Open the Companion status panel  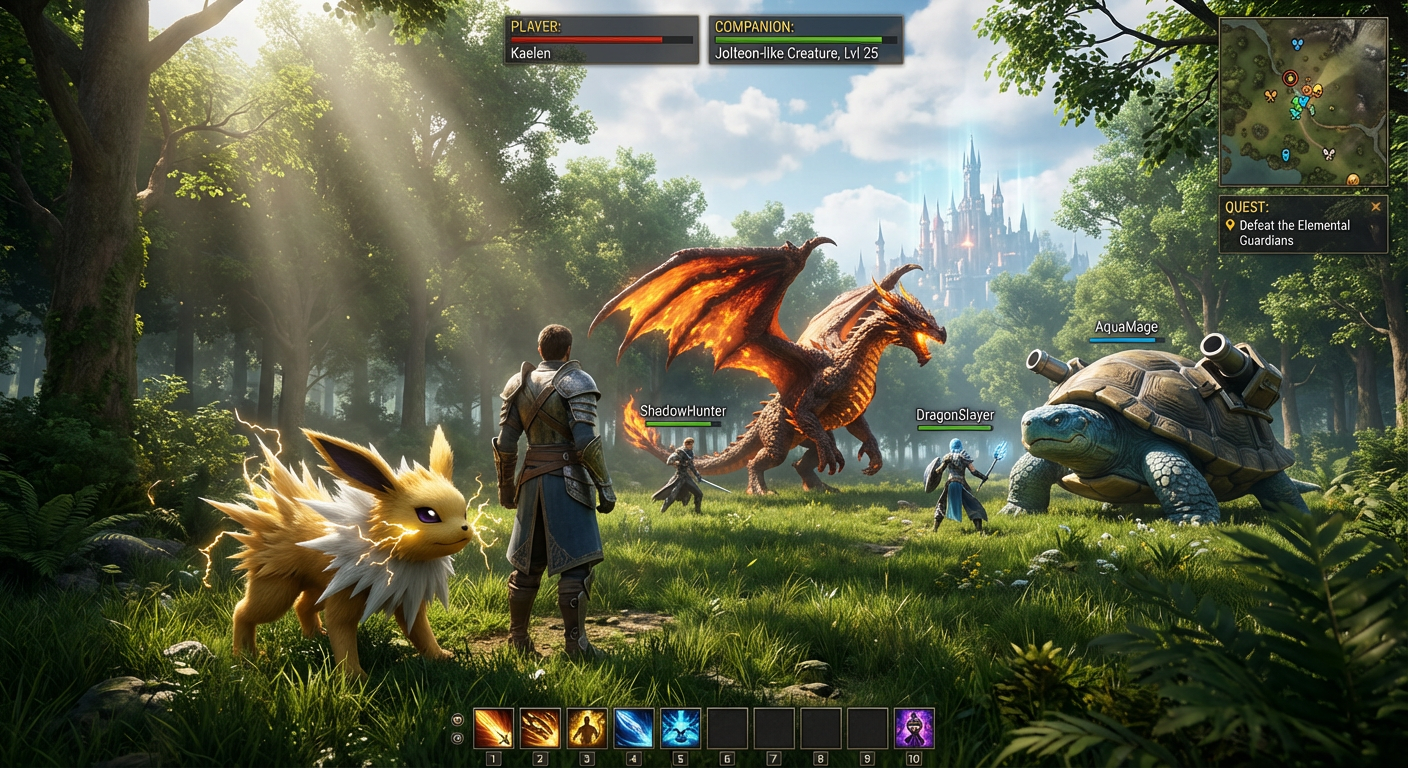click(805, 40)
